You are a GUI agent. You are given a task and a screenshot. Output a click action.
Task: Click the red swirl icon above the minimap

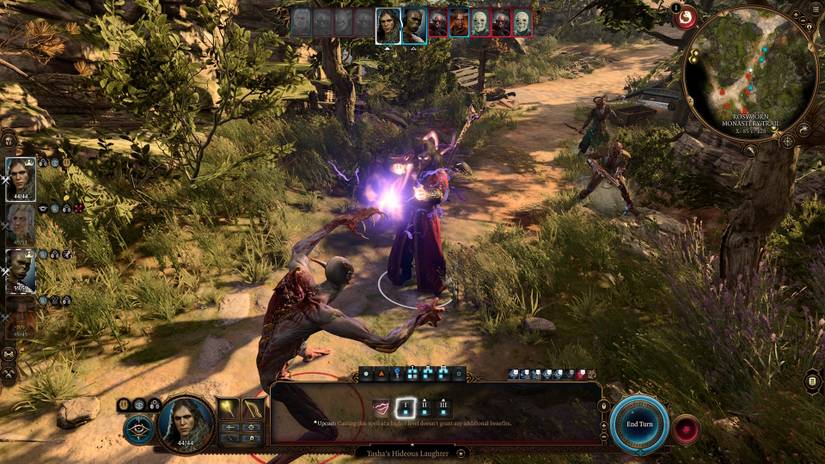687,16
